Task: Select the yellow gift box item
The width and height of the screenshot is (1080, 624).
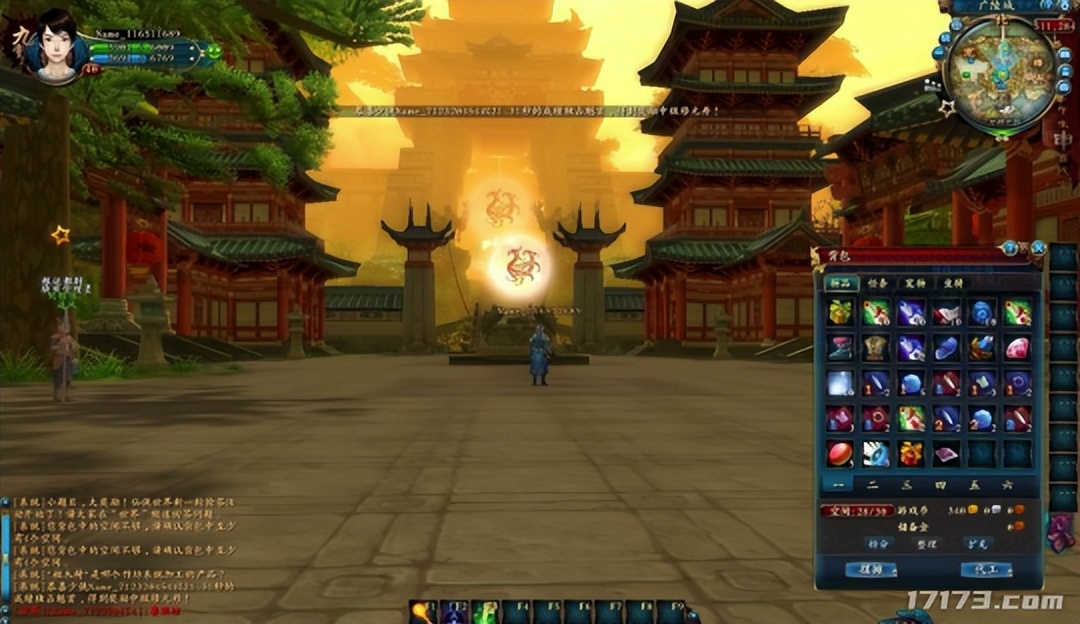Action: 840,313
